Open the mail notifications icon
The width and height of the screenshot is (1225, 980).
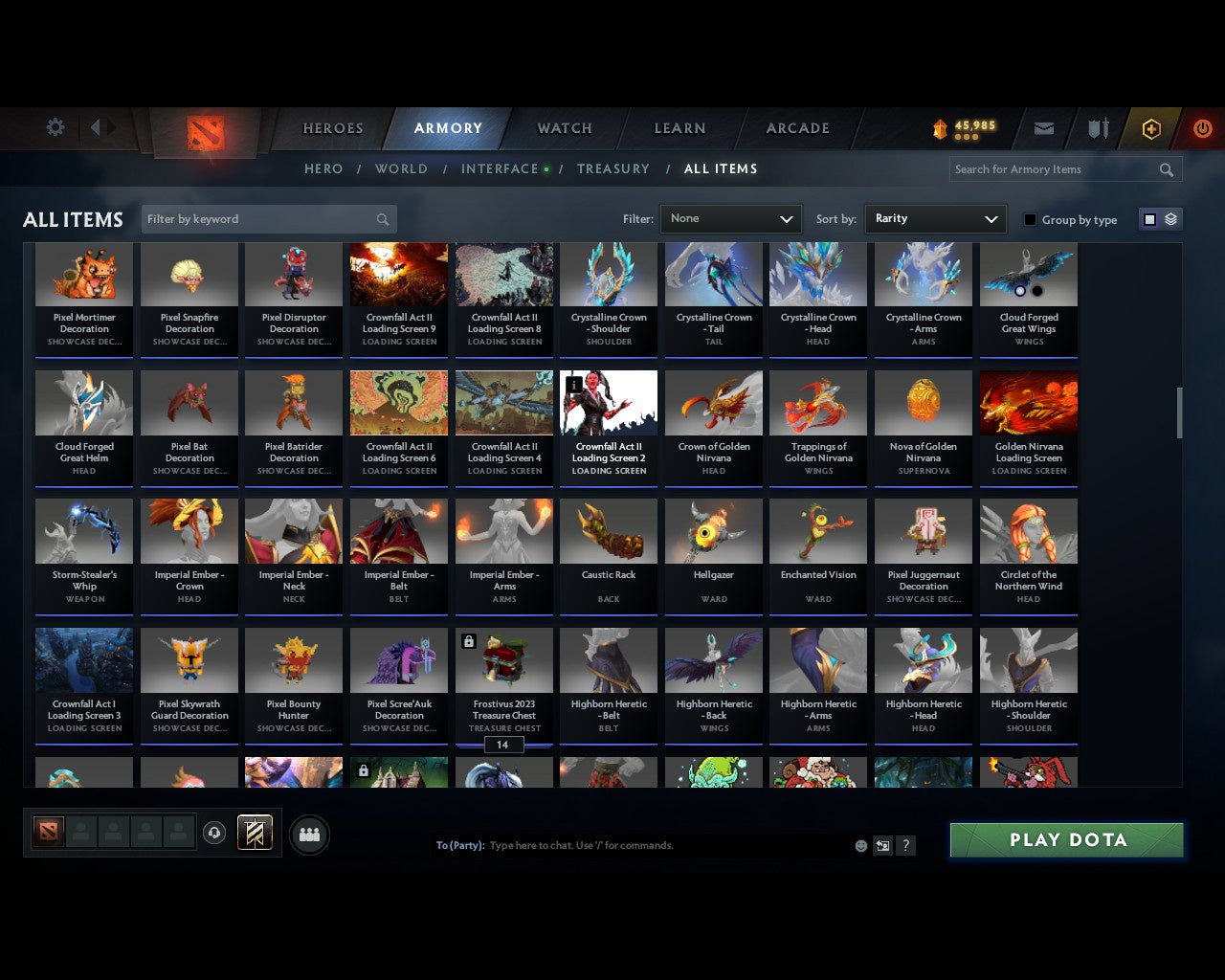(x=1043, y=127)
